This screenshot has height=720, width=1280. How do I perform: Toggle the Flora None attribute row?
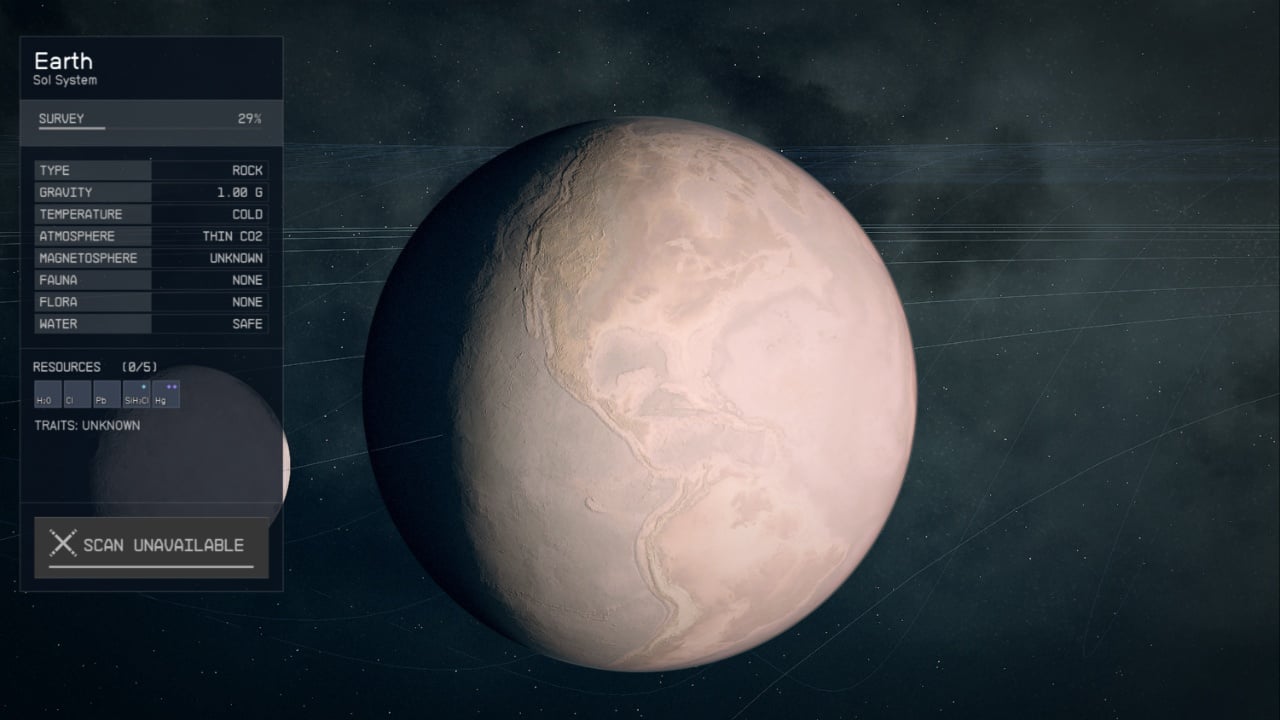point(150,302)
